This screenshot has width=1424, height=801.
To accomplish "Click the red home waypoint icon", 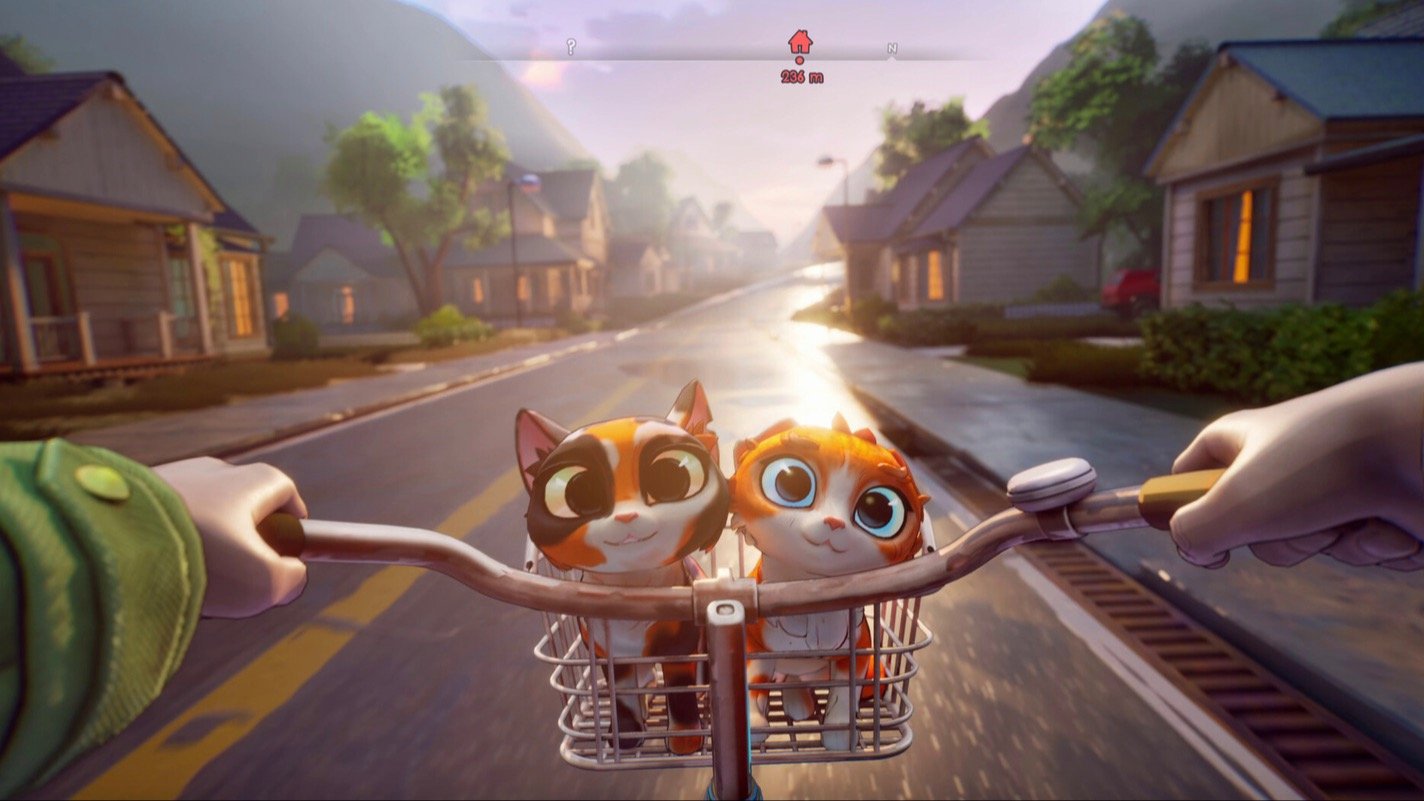I will tap(798, 42).
